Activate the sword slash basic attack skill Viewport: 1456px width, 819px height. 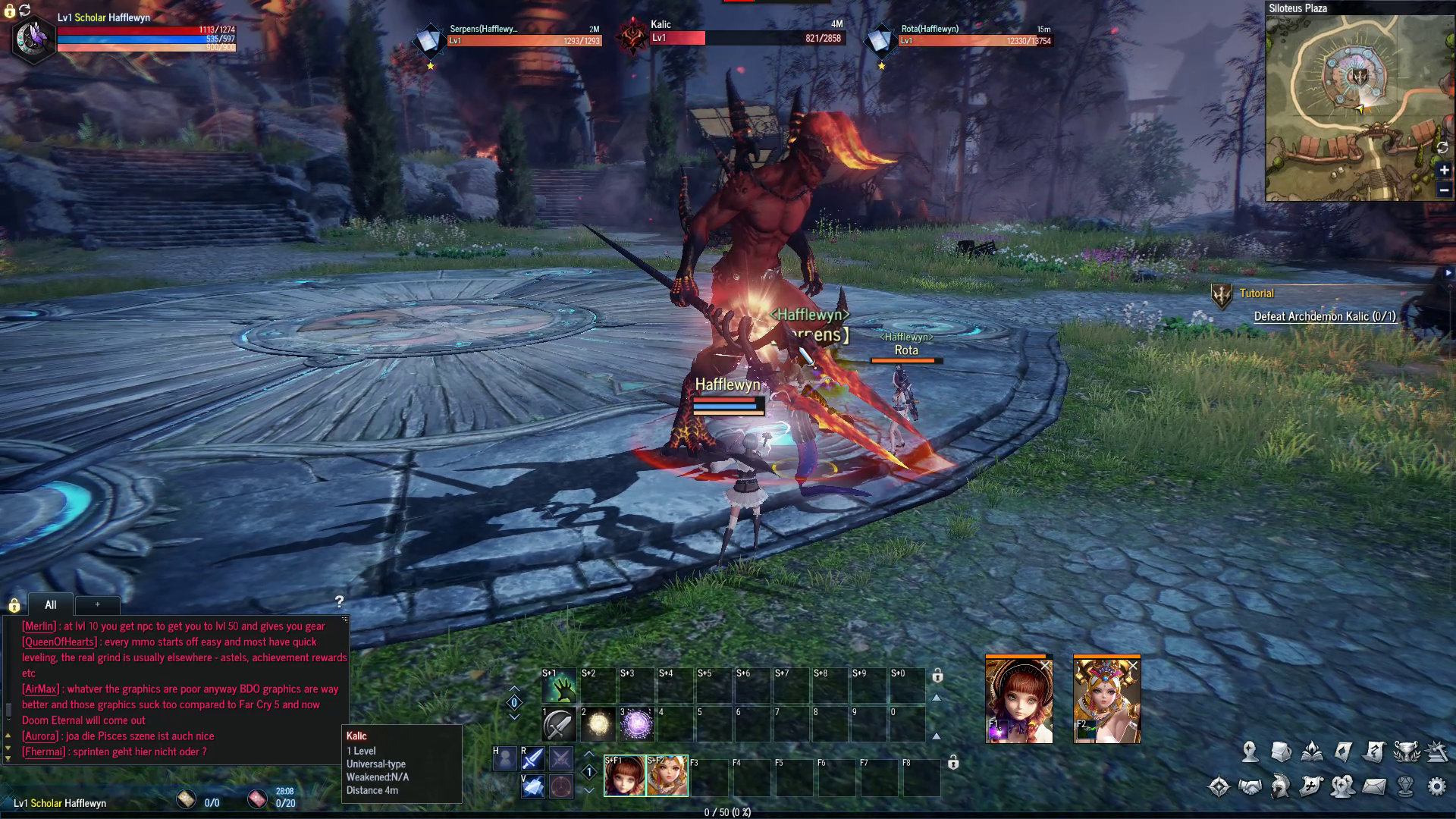point(559,725)
